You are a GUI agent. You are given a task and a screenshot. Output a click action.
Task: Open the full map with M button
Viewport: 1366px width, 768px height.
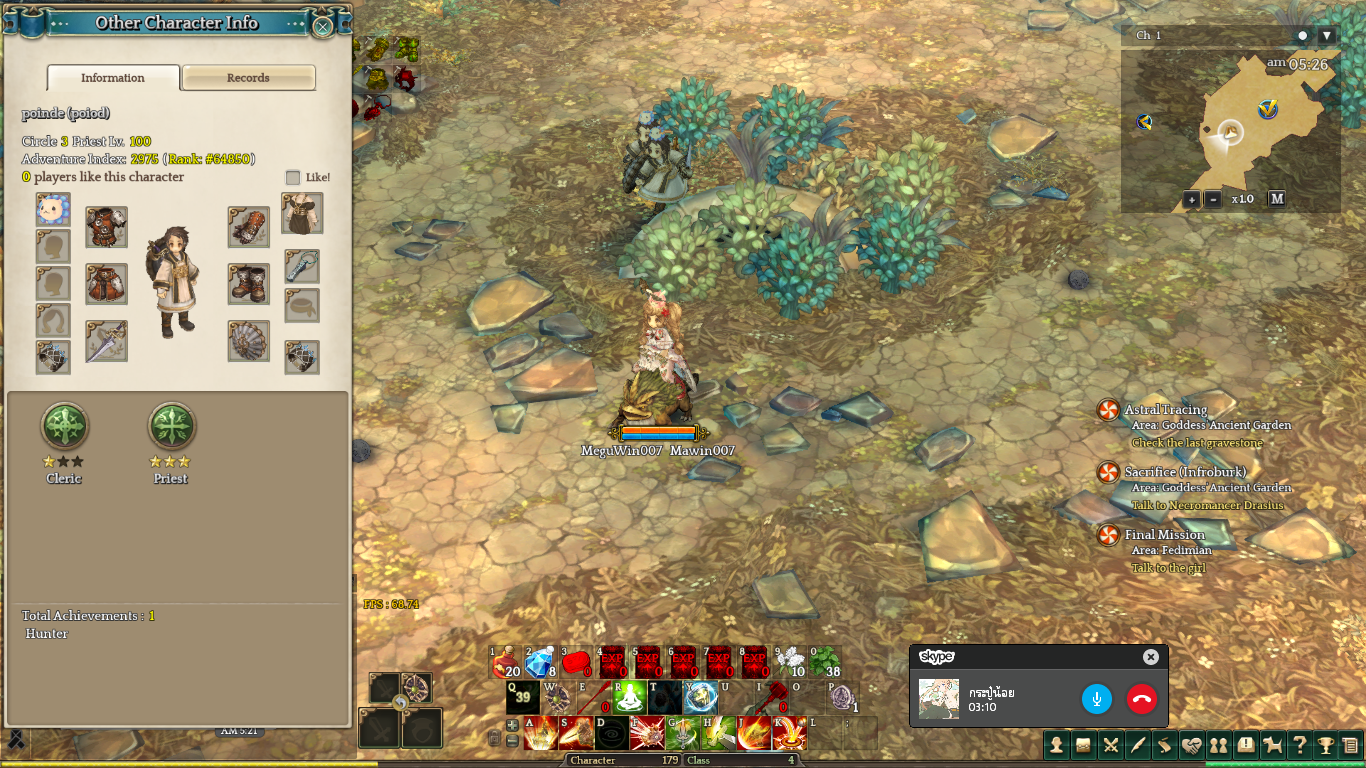pos(1277,199)
